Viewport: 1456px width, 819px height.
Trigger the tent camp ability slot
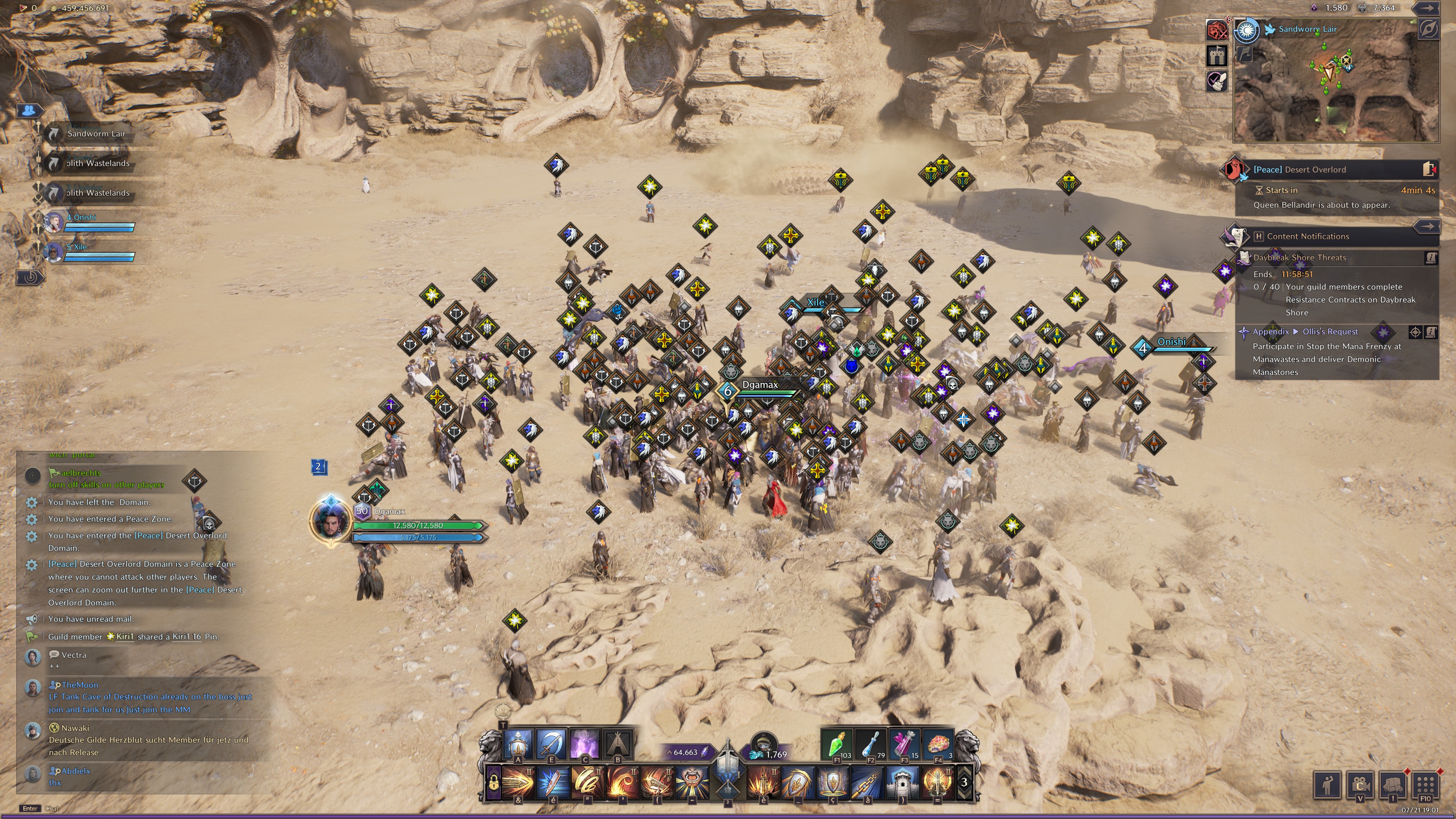click(618, 744)
